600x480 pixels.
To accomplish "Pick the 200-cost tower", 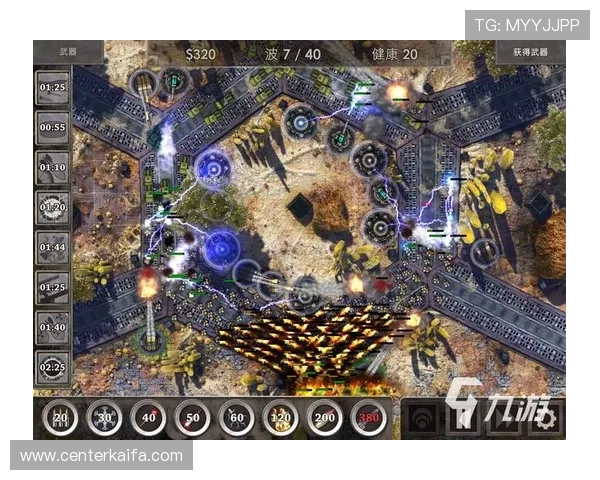I will pyautogui.click(x=326, y=418).
